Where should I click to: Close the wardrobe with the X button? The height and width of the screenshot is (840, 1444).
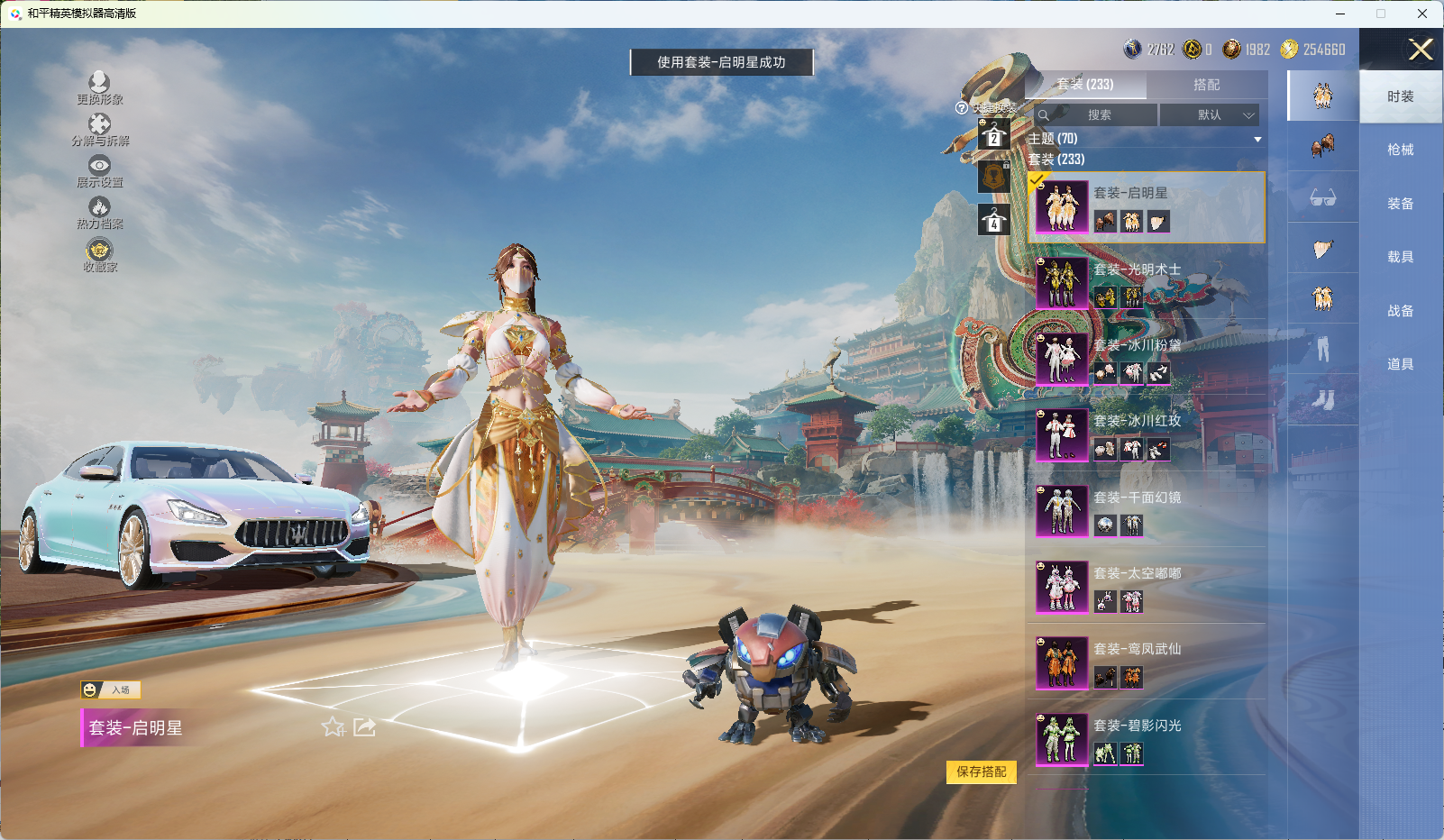(x=1421, y=50)
